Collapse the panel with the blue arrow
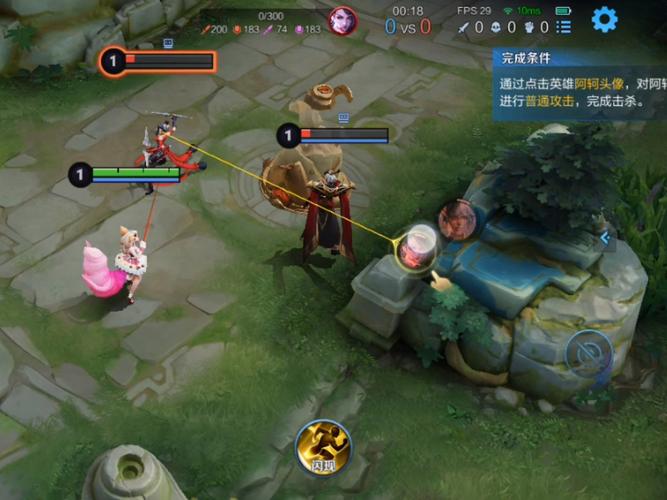667x500 pixels. click(603, 238)
